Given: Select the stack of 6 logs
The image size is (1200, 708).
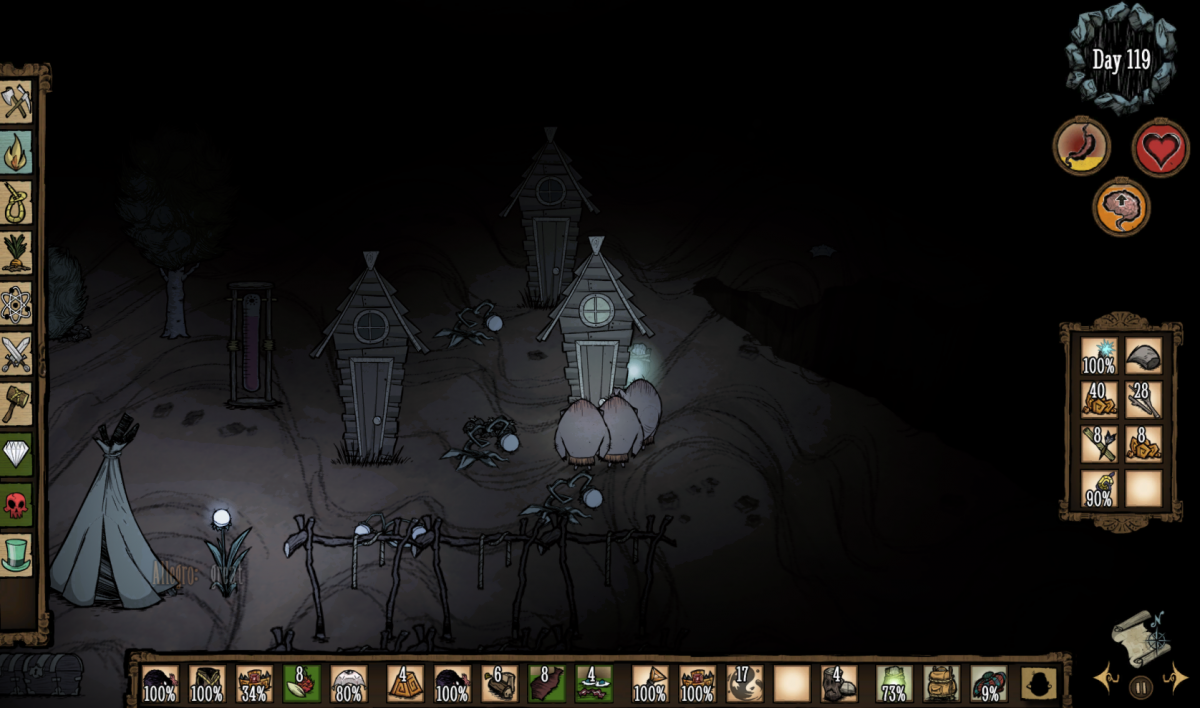Looking at the screenshot, I should click(x=500, y=684).
